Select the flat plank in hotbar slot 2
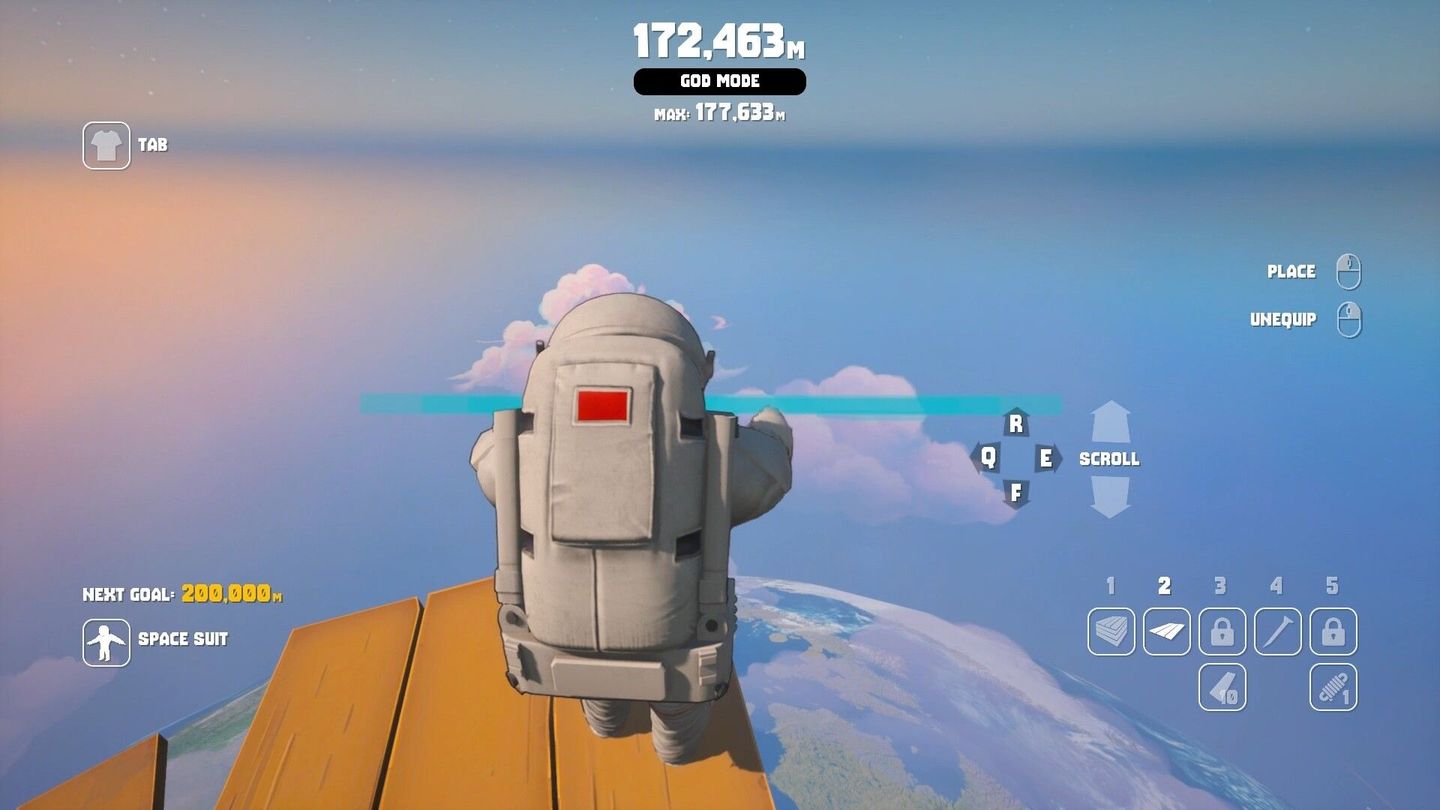 coord(1166,632)
